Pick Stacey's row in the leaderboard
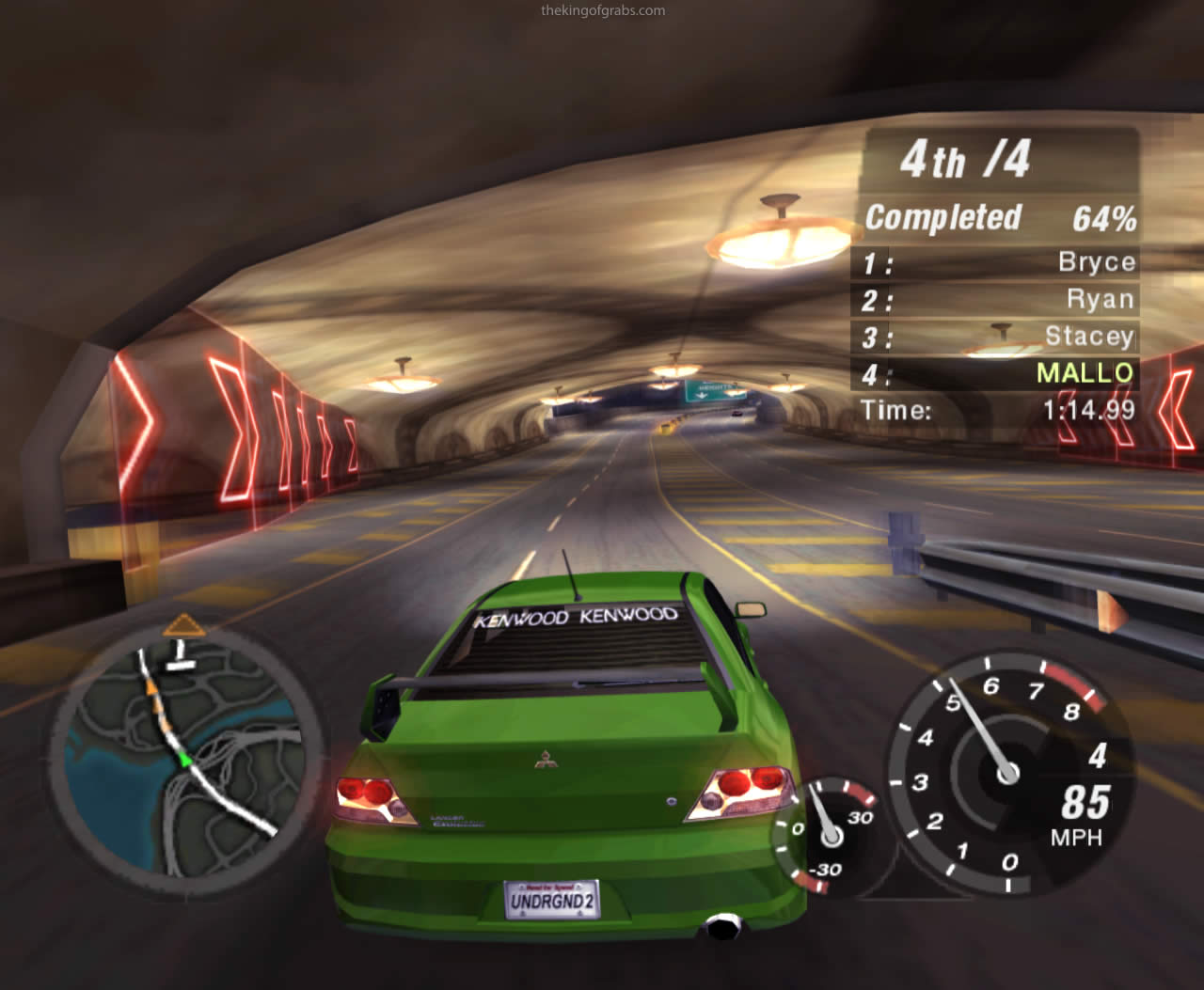 pos(995,336)
